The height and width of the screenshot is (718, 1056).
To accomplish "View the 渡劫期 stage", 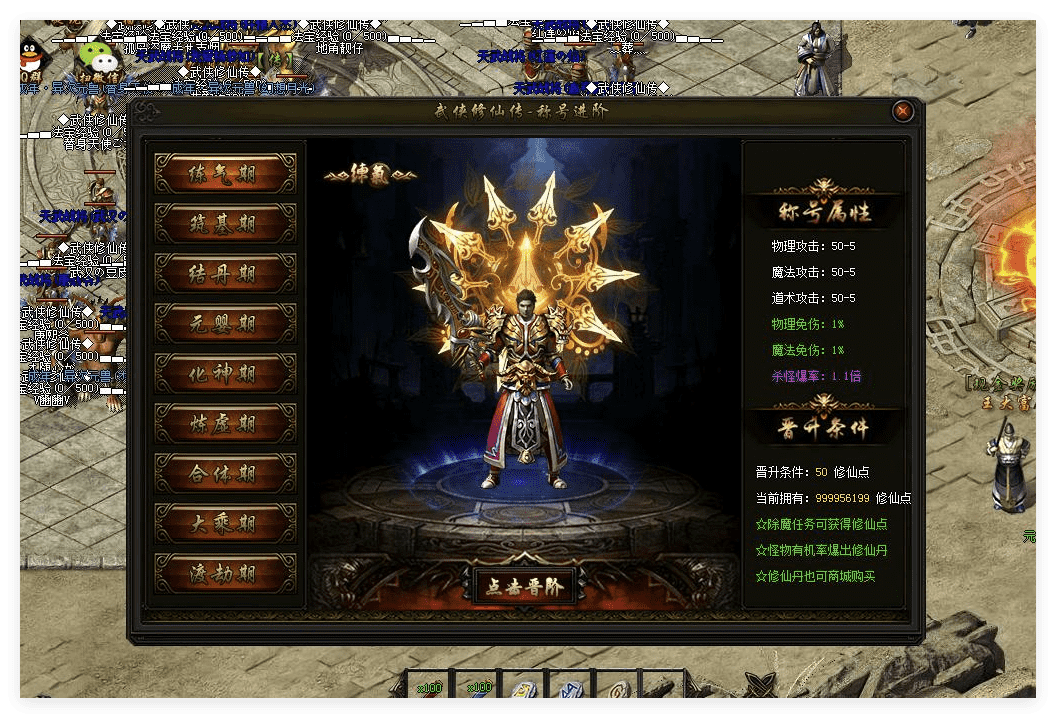I will pyautogui.click(x=225, y=573).
